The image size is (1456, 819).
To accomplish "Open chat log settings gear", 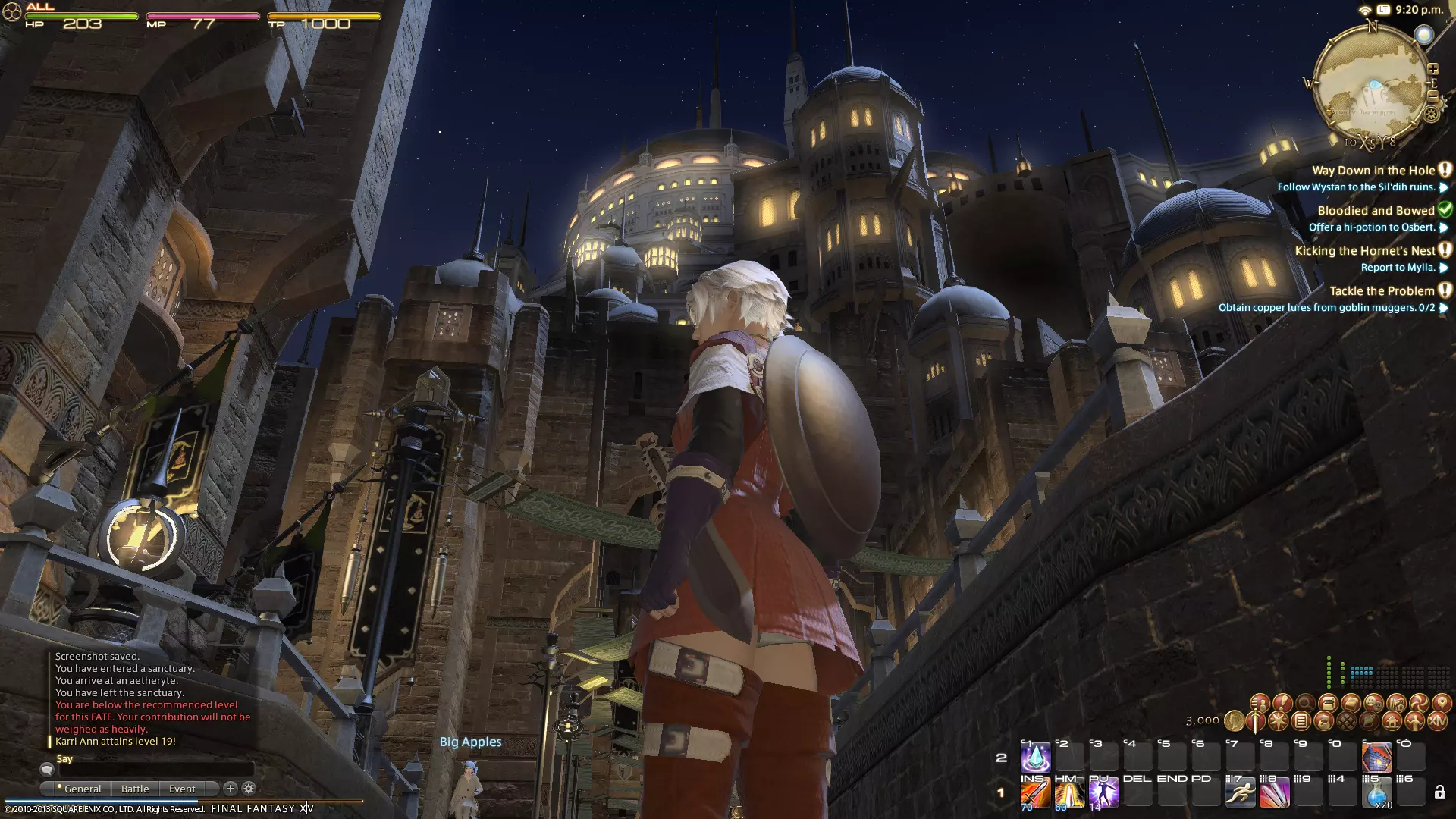I will pos(249,789).
